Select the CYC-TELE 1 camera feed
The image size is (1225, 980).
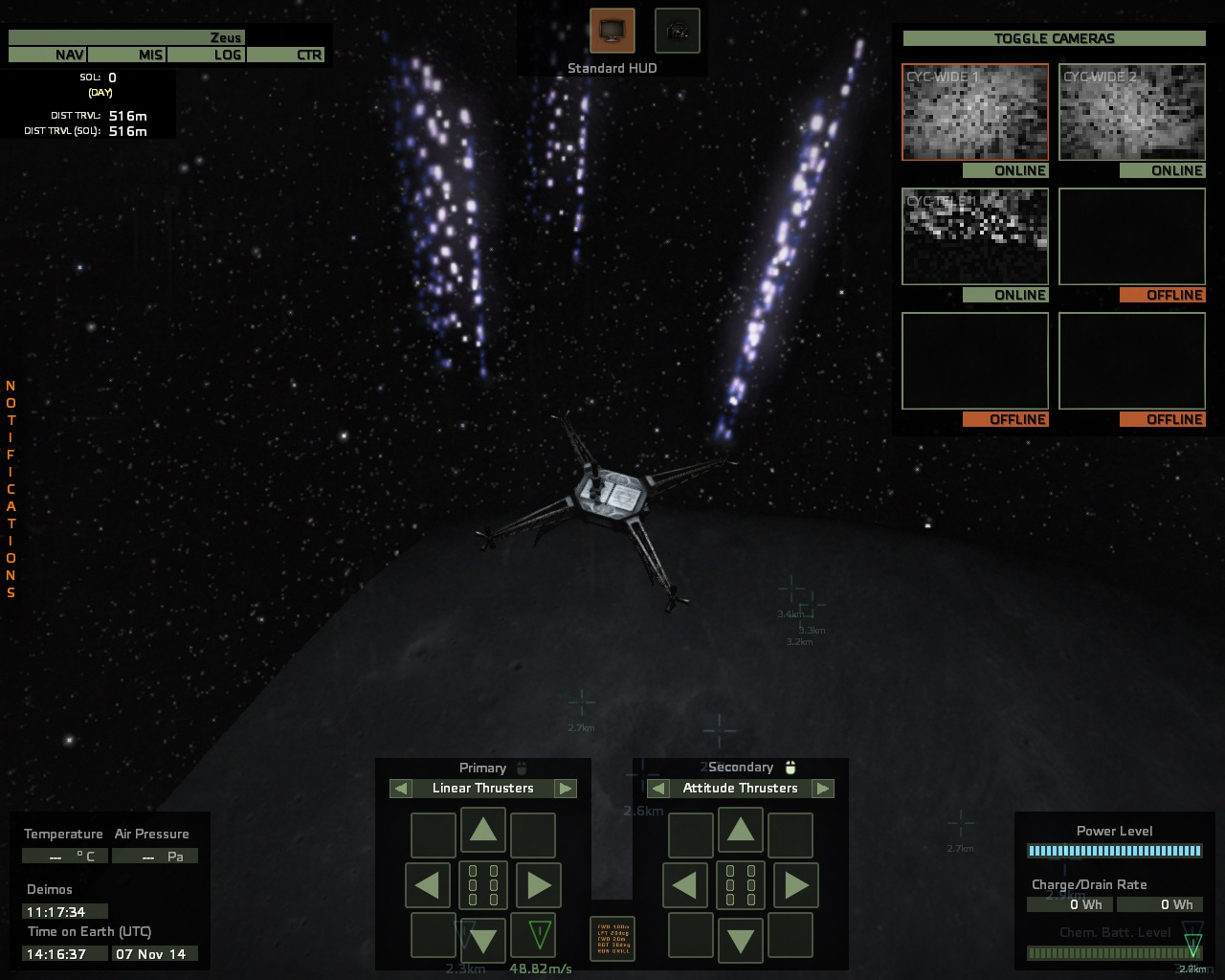coord(975,236)
